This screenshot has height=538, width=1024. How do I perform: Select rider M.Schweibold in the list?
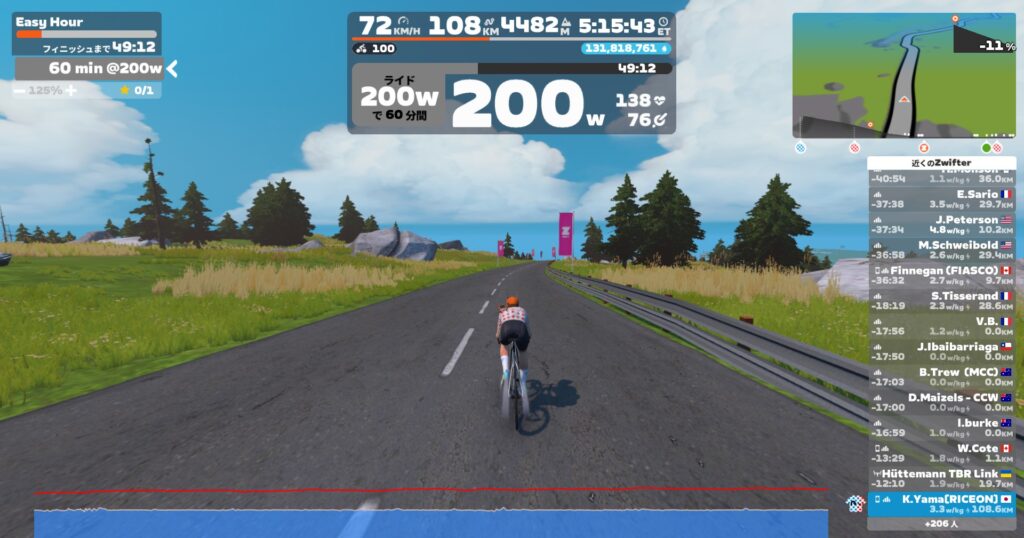tap(941, 250)
